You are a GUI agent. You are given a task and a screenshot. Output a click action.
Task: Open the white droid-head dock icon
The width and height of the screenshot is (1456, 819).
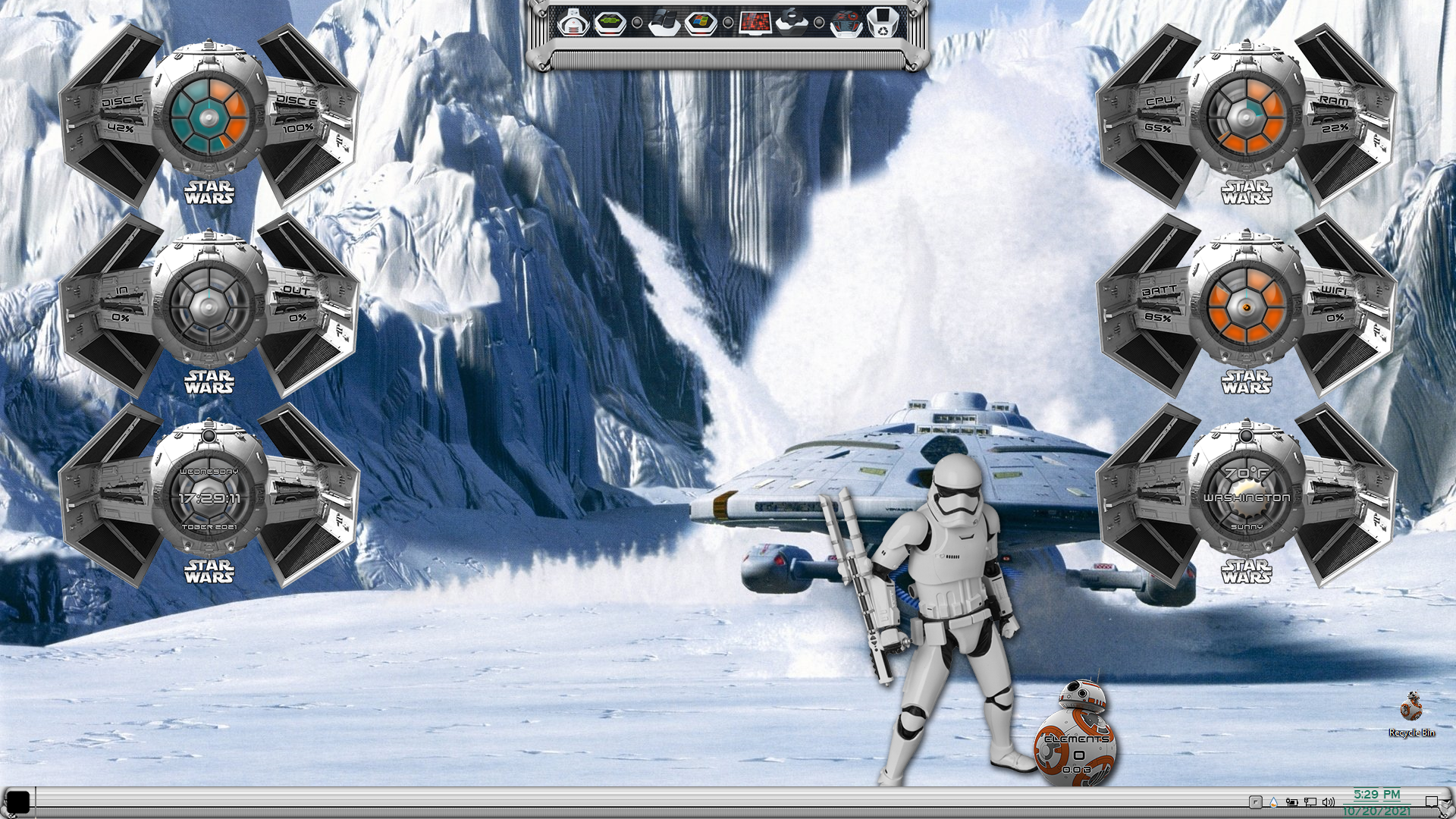[x=573, y=22]
